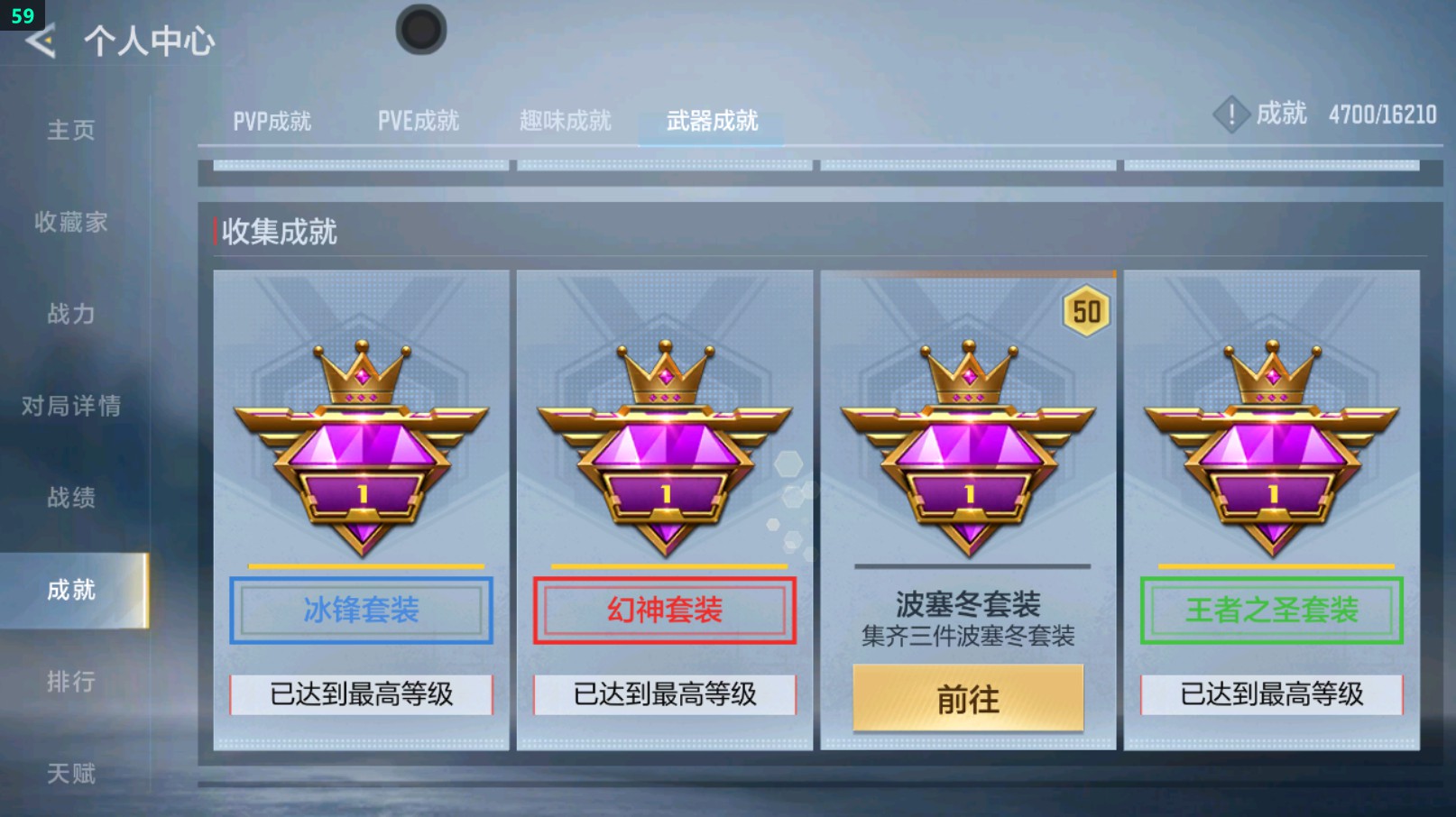Switch to the 趣味成就 tab

pyautogui.click(x=566, y=120)
